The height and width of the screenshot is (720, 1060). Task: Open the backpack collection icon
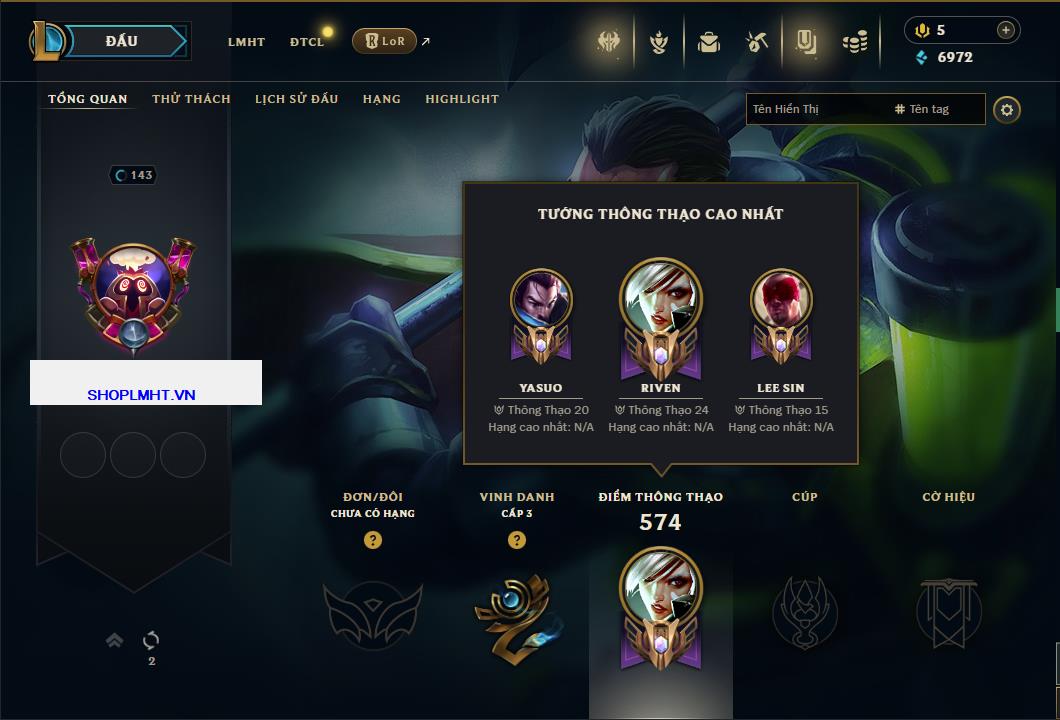(x=709, y=42)
